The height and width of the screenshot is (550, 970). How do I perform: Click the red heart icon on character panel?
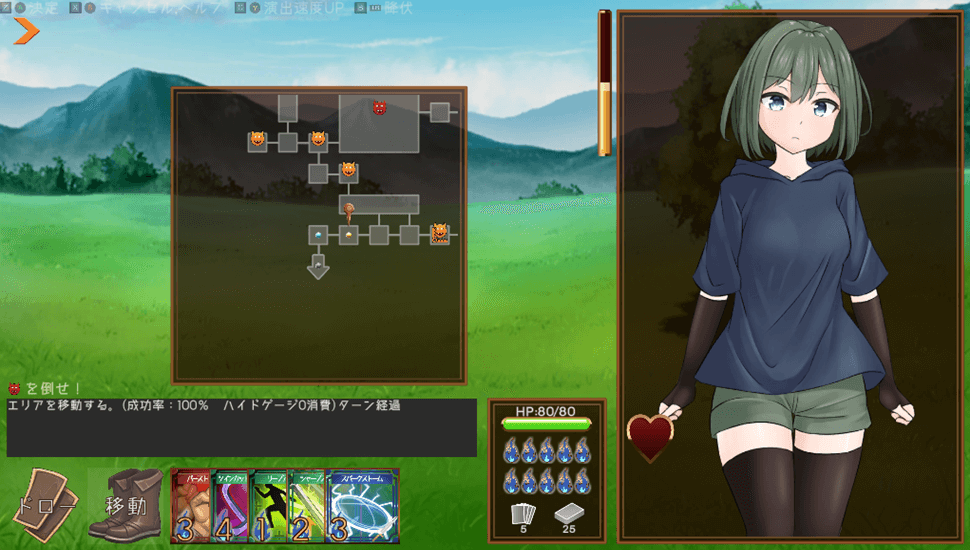pyautogui.click(x=649, y=437)
